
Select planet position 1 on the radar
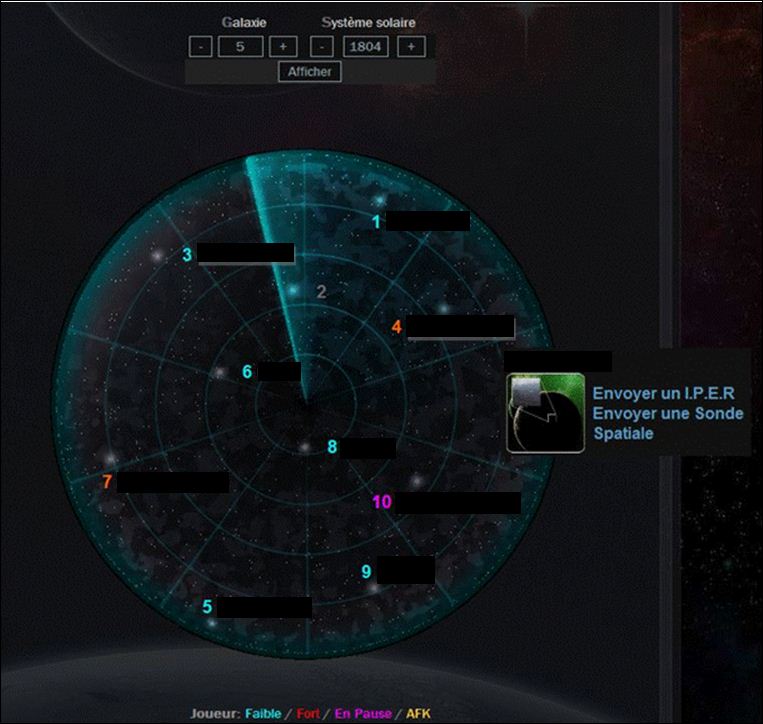pyautogui.click(x=377, y=221)
